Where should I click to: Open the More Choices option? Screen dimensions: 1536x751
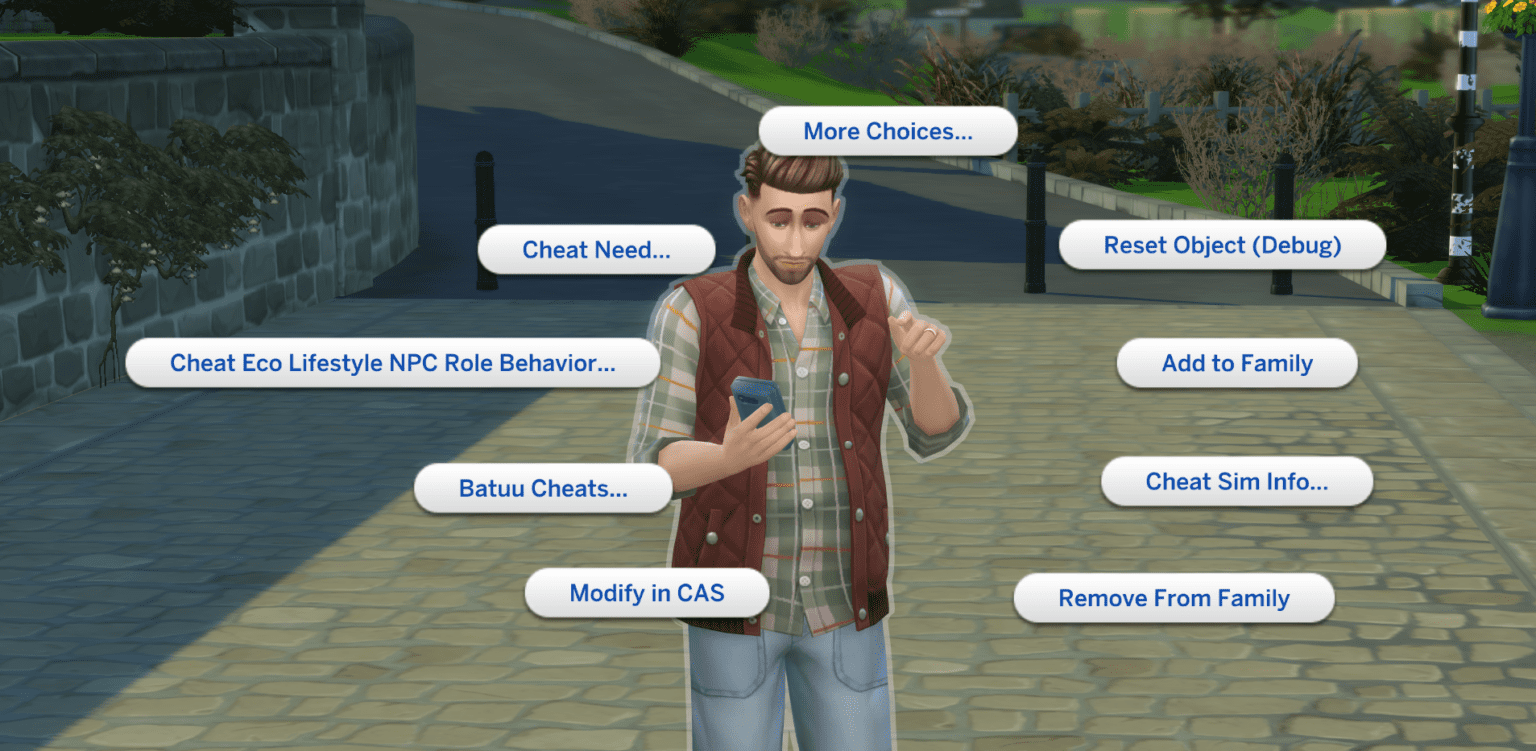(x=888, y=132)
